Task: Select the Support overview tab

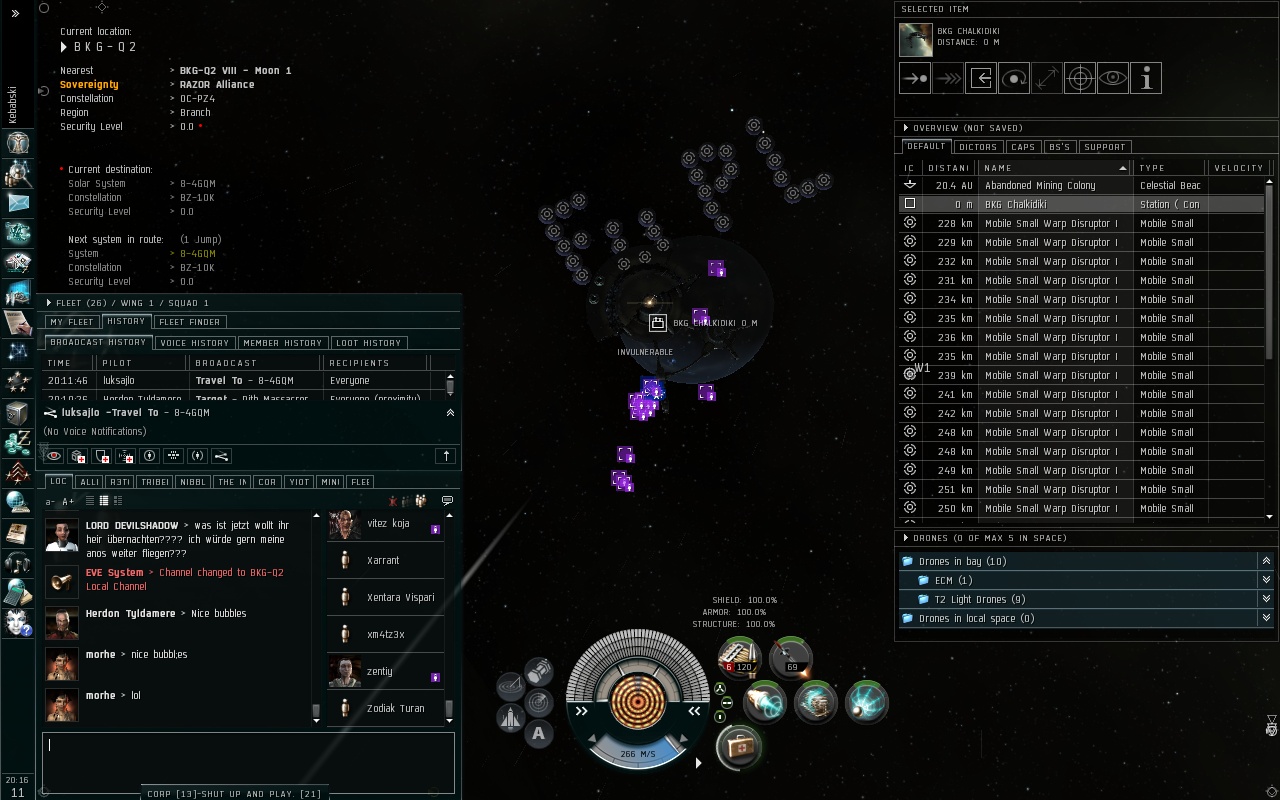Action: click(1104, 147)
